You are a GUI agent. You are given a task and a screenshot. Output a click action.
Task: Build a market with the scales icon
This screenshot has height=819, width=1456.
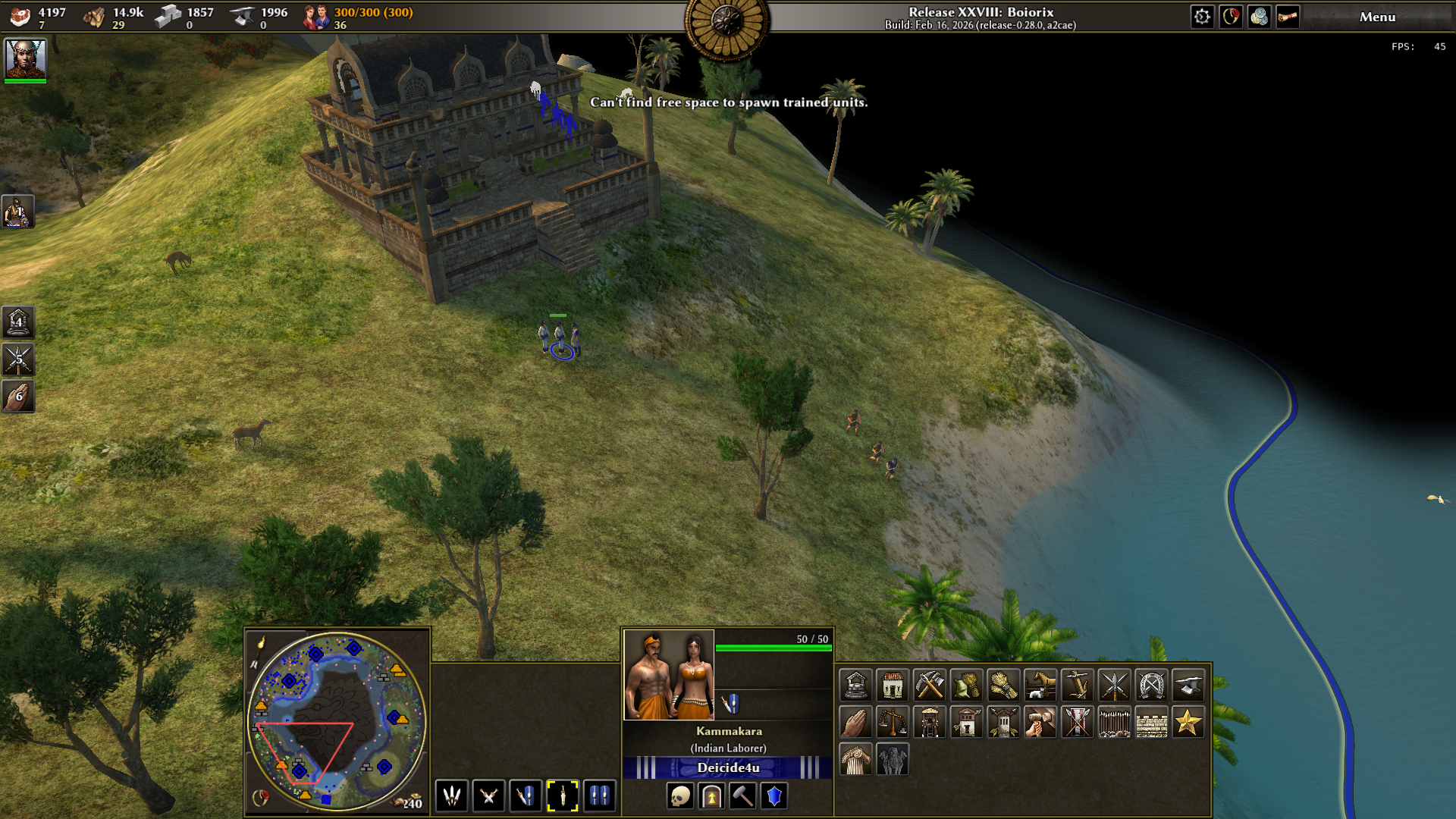pyautogui.click(x=893, y=723)
